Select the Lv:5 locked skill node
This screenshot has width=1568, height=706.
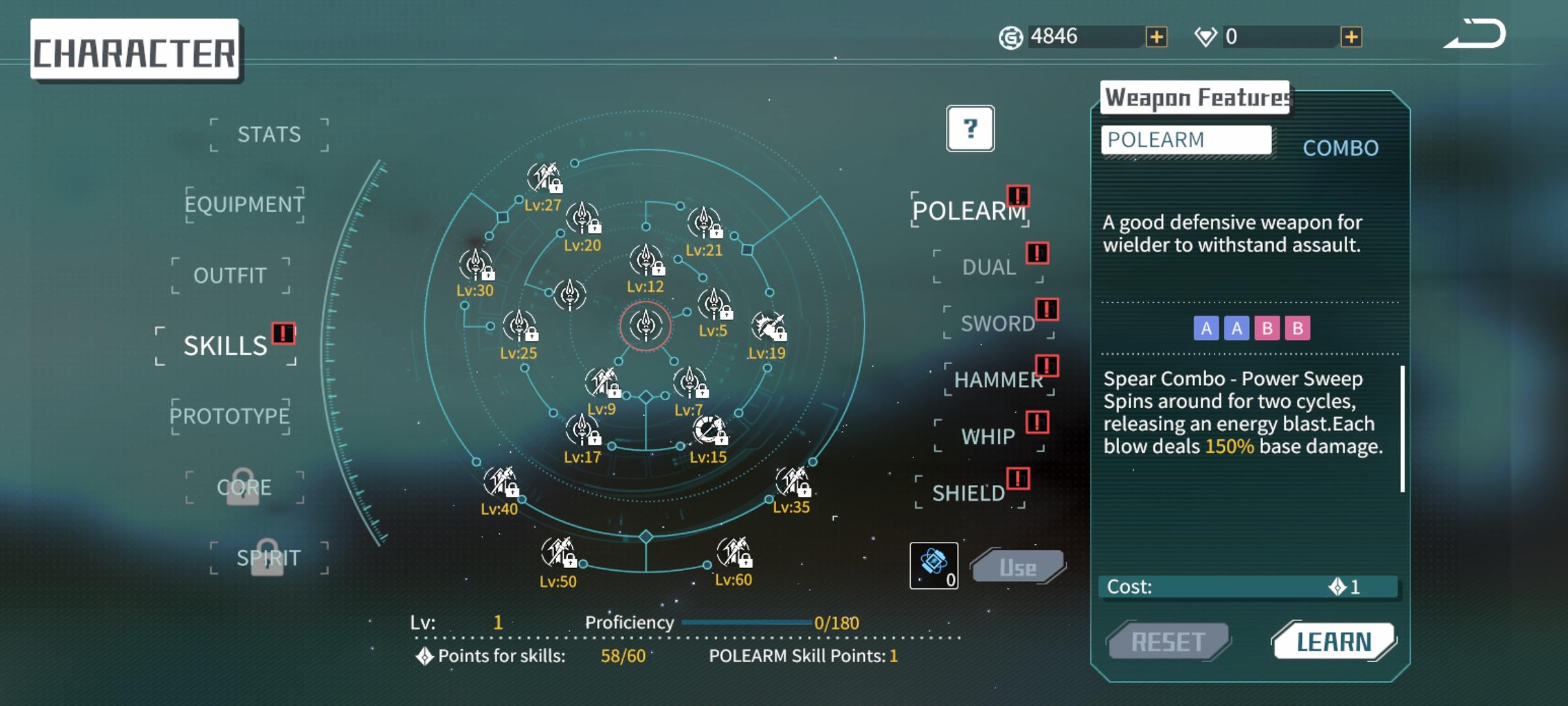click(x=713, y=305)
